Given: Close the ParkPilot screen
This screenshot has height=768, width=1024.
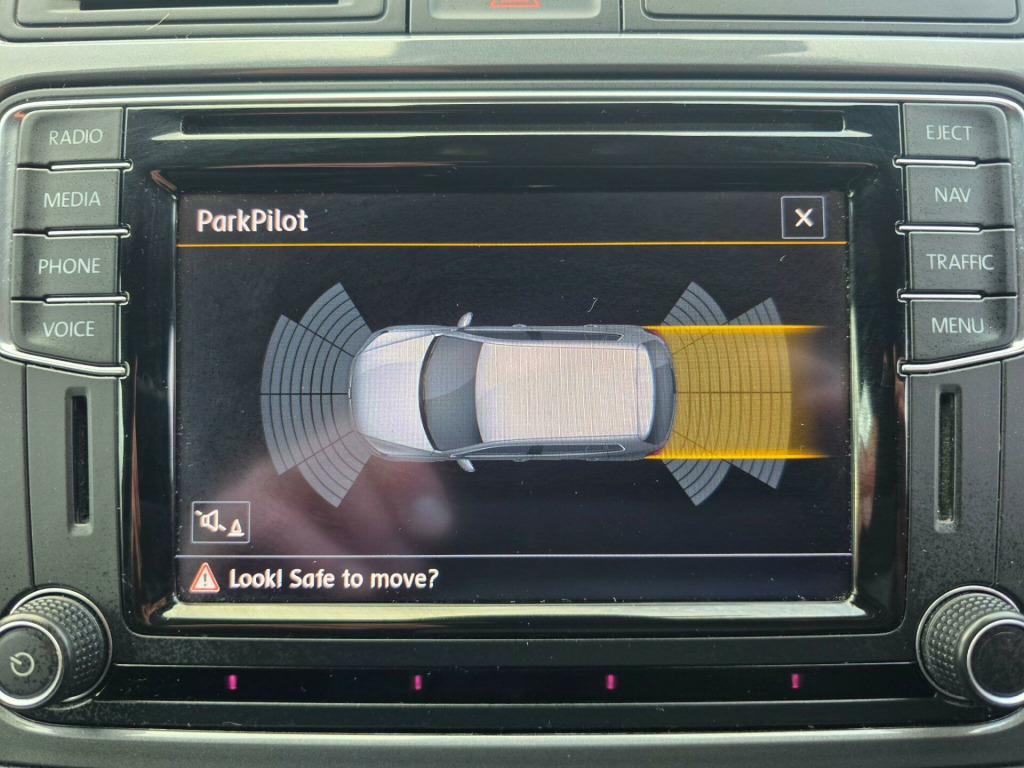Looking at the screenshot, I should click(803, 218).
